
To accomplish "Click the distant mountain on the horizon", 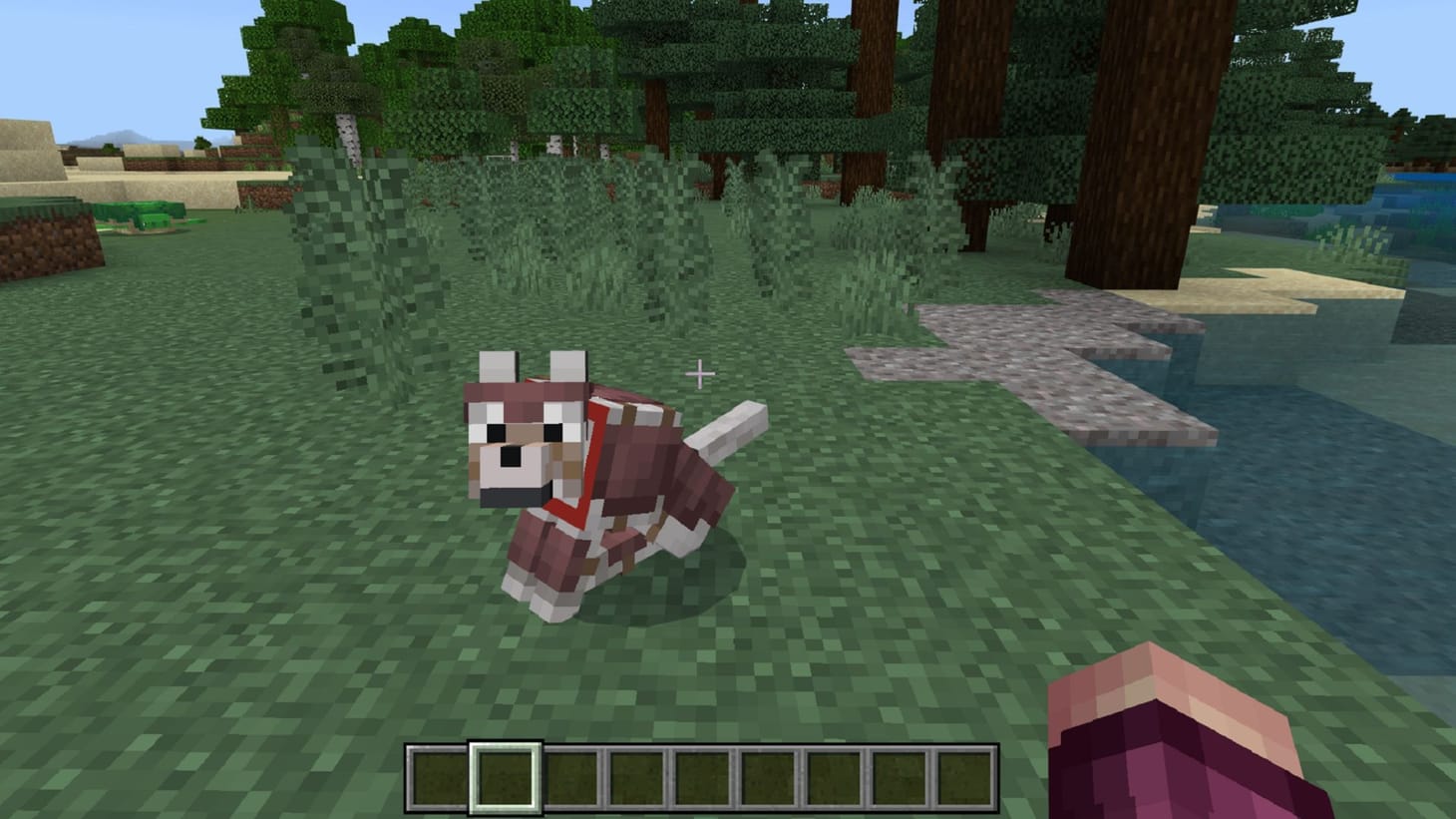I will (x=123, y=133).
